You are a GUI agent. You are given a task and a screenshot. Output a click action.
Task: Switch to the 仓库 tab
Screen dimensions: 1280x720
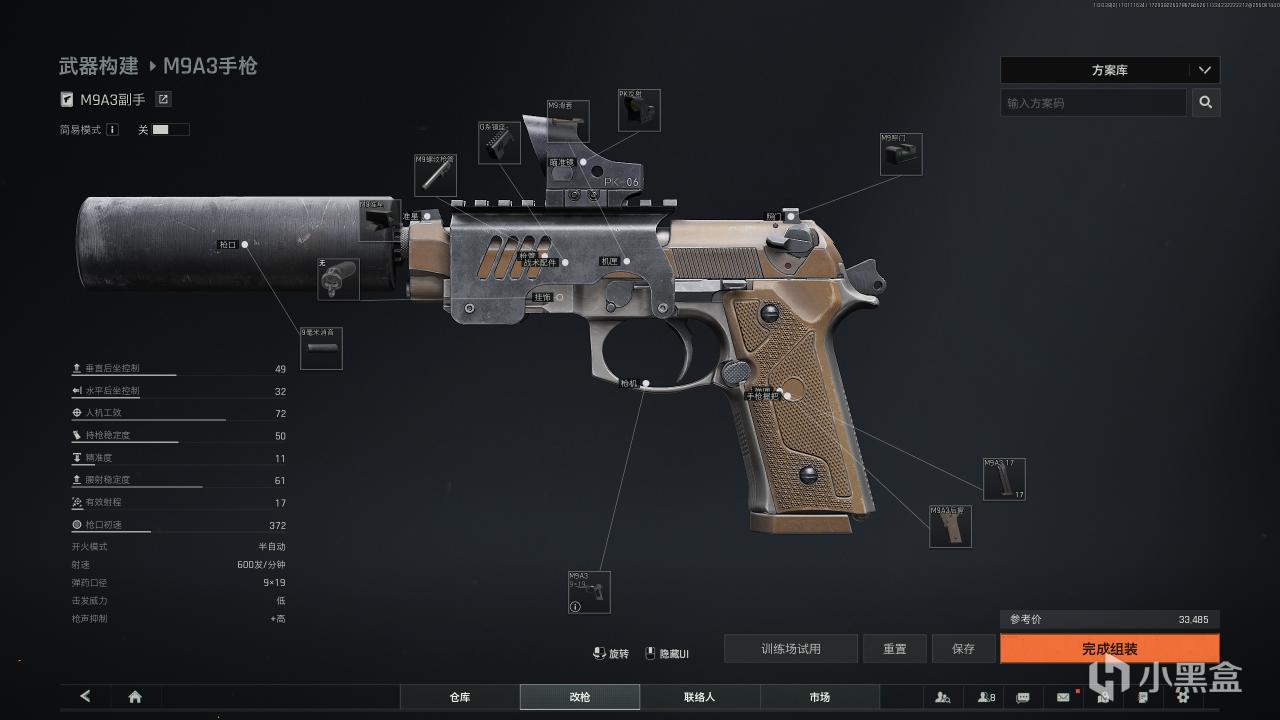pos(460,697)
